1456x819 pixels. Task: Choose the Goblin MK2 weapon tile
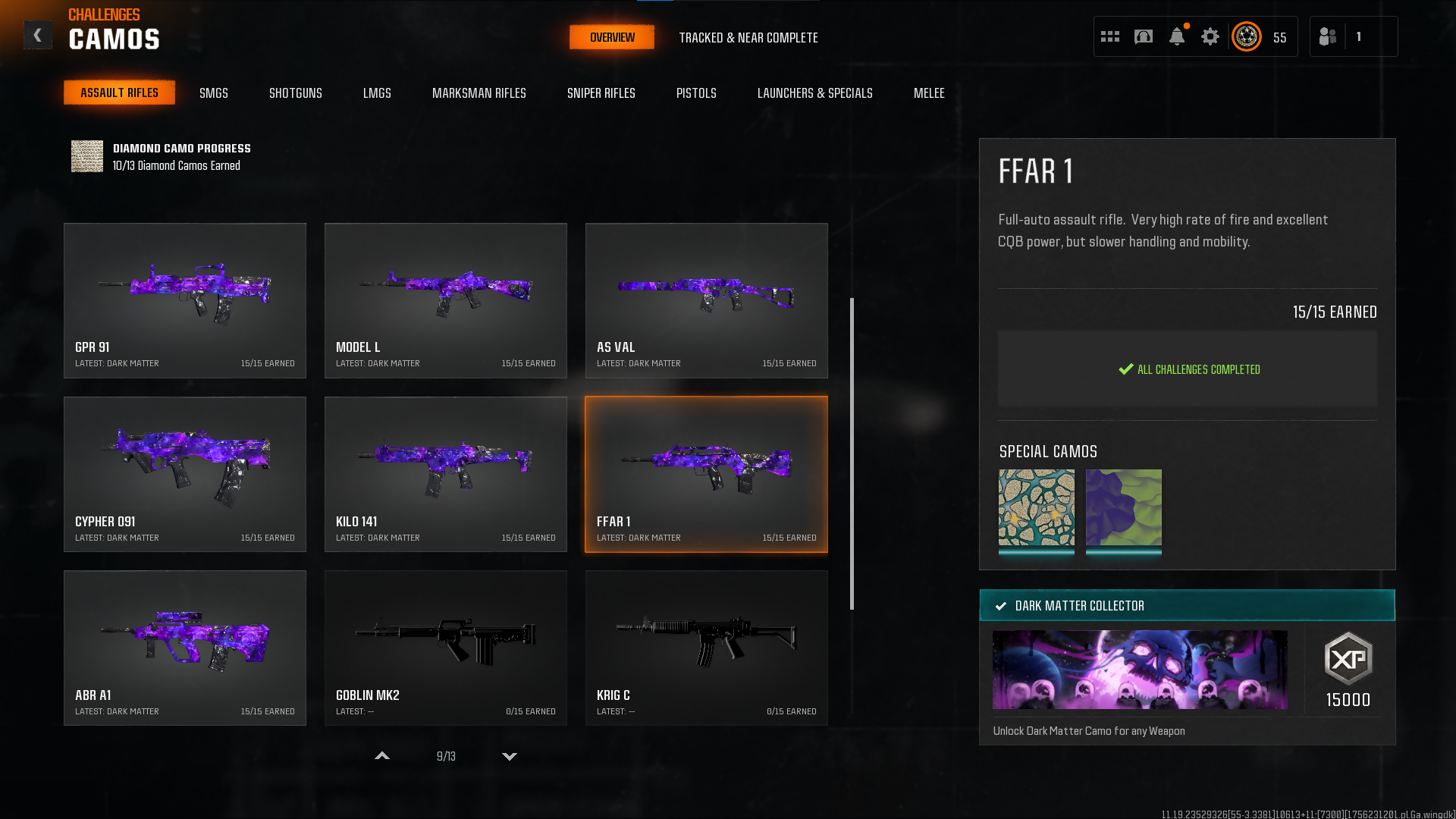click(446, 648)
